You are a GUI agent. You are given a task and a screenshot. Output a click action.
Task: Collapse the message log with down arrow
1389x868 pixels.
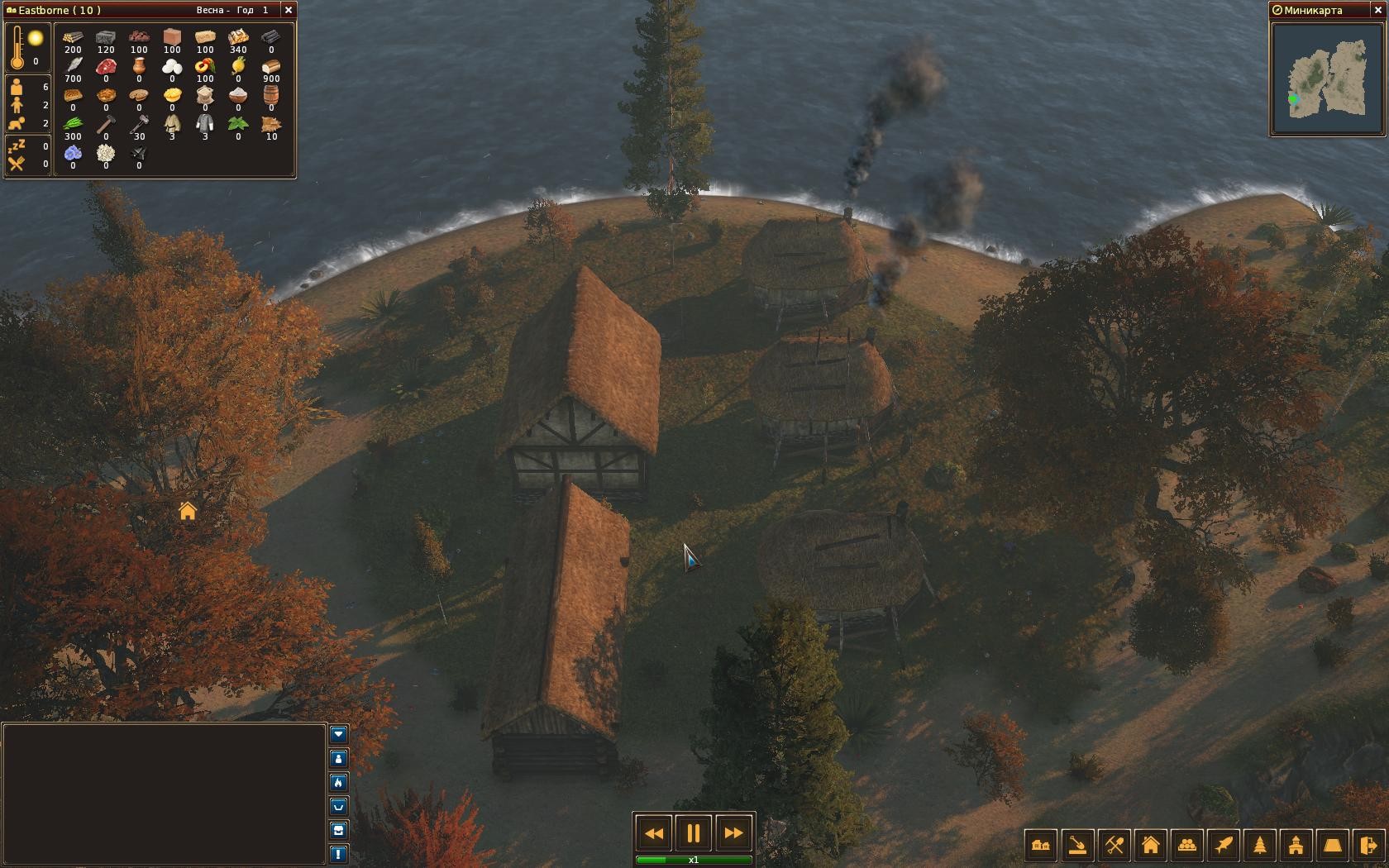338,734
